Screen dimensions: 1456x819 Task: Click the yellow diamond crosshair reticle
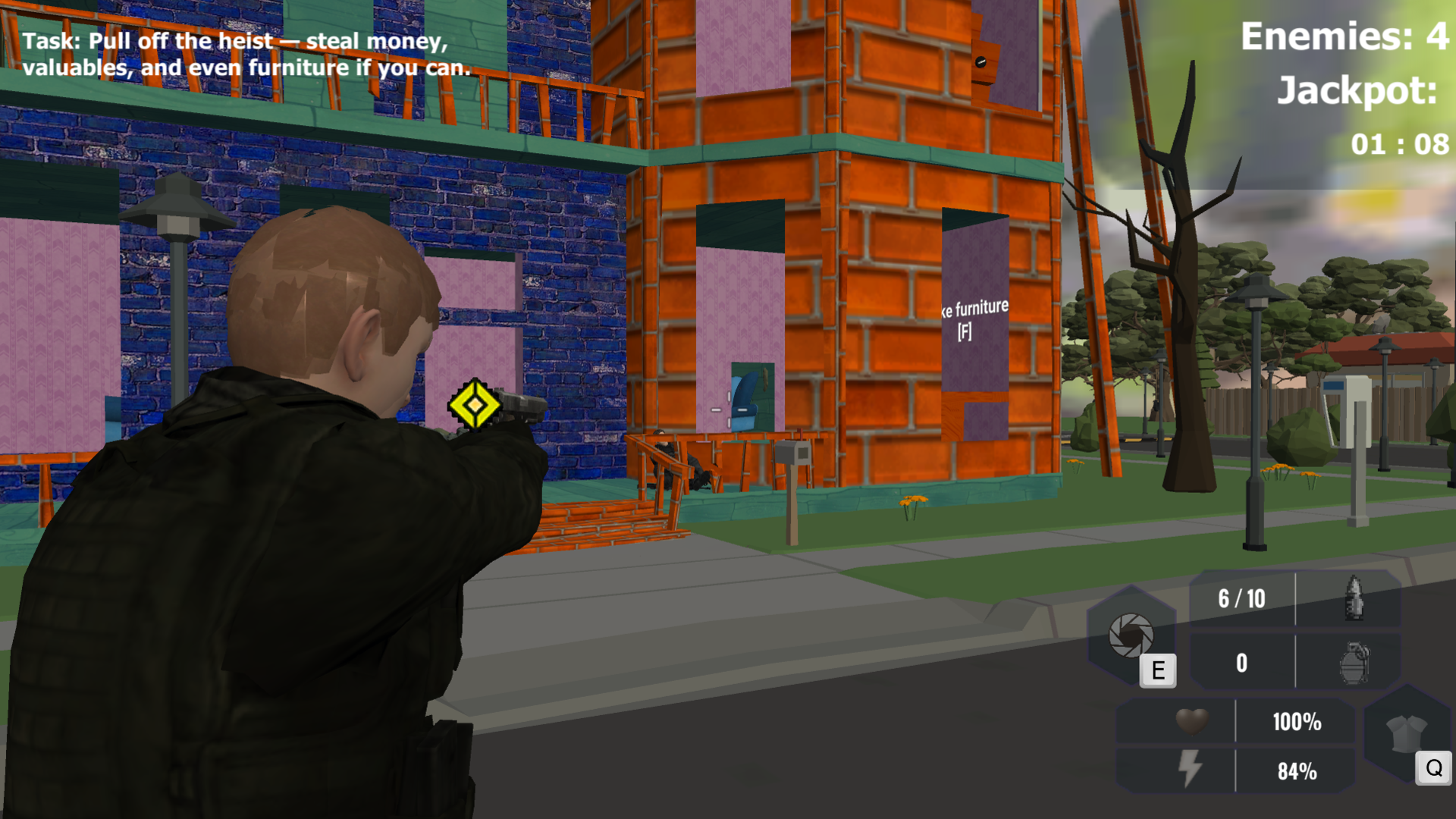pos(476,406)
